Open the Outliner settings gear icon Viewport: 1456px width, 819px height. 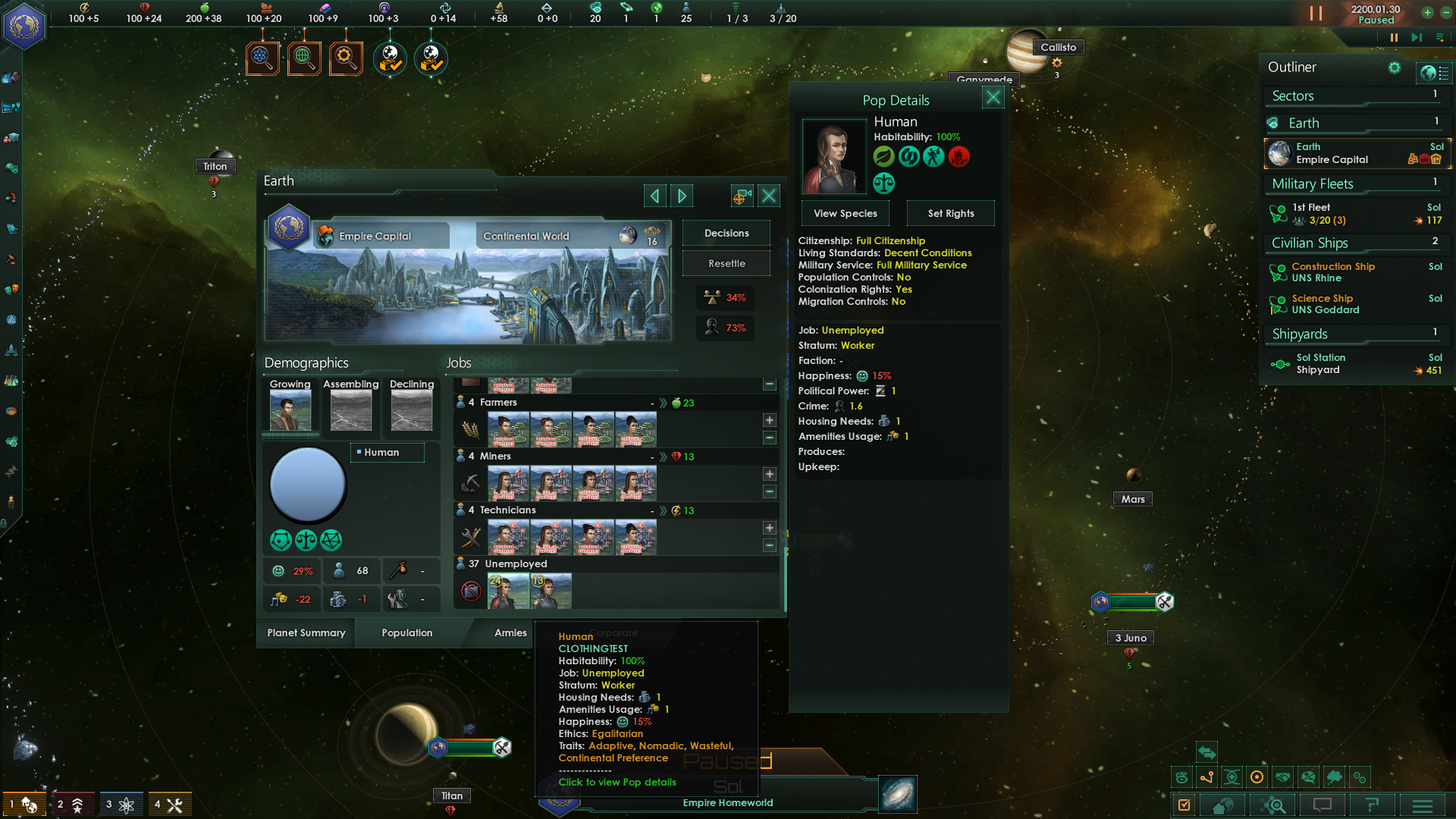click(x=1395, y=67)
